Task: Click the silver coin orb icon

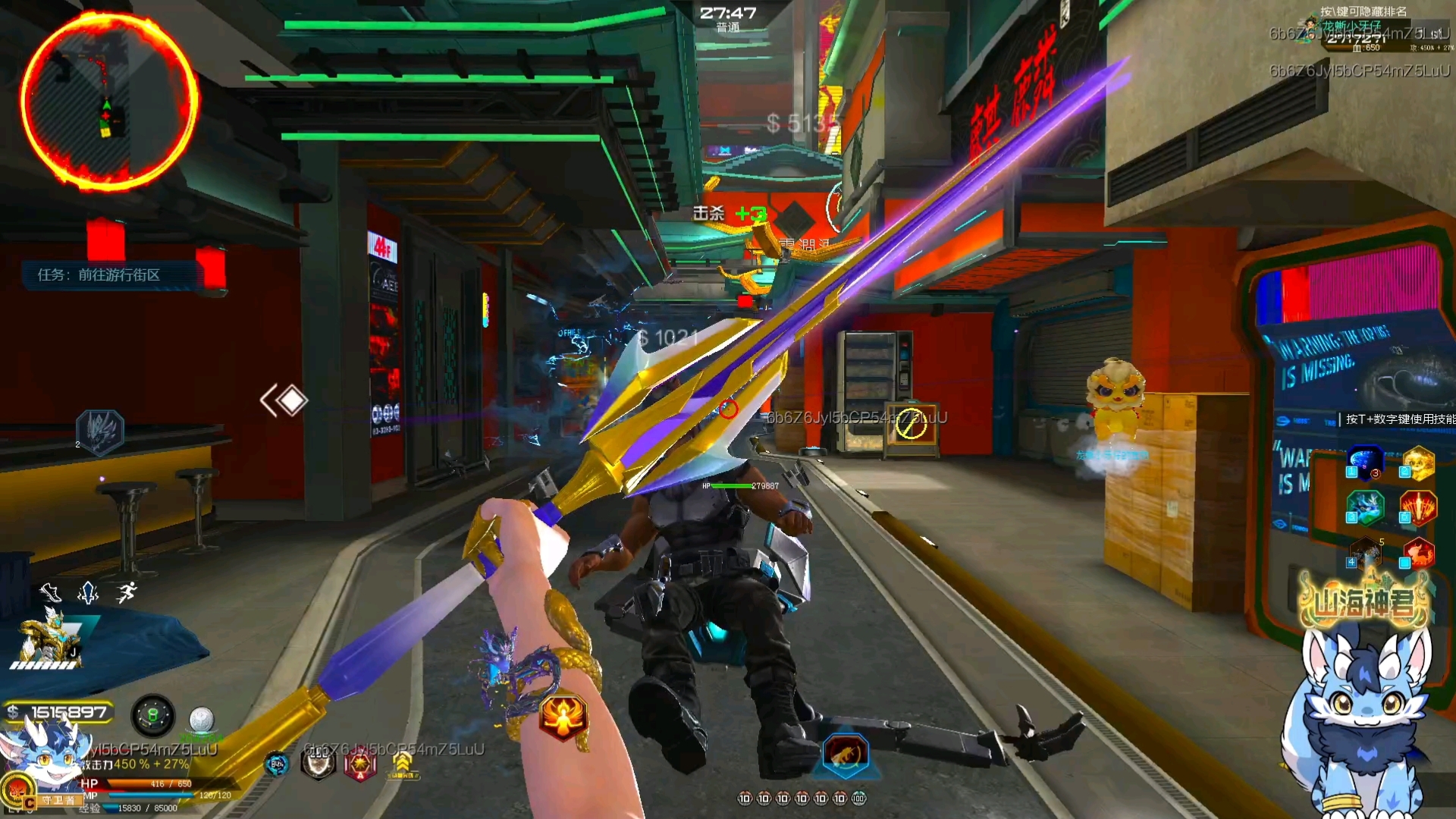Action: coord(201,718)
